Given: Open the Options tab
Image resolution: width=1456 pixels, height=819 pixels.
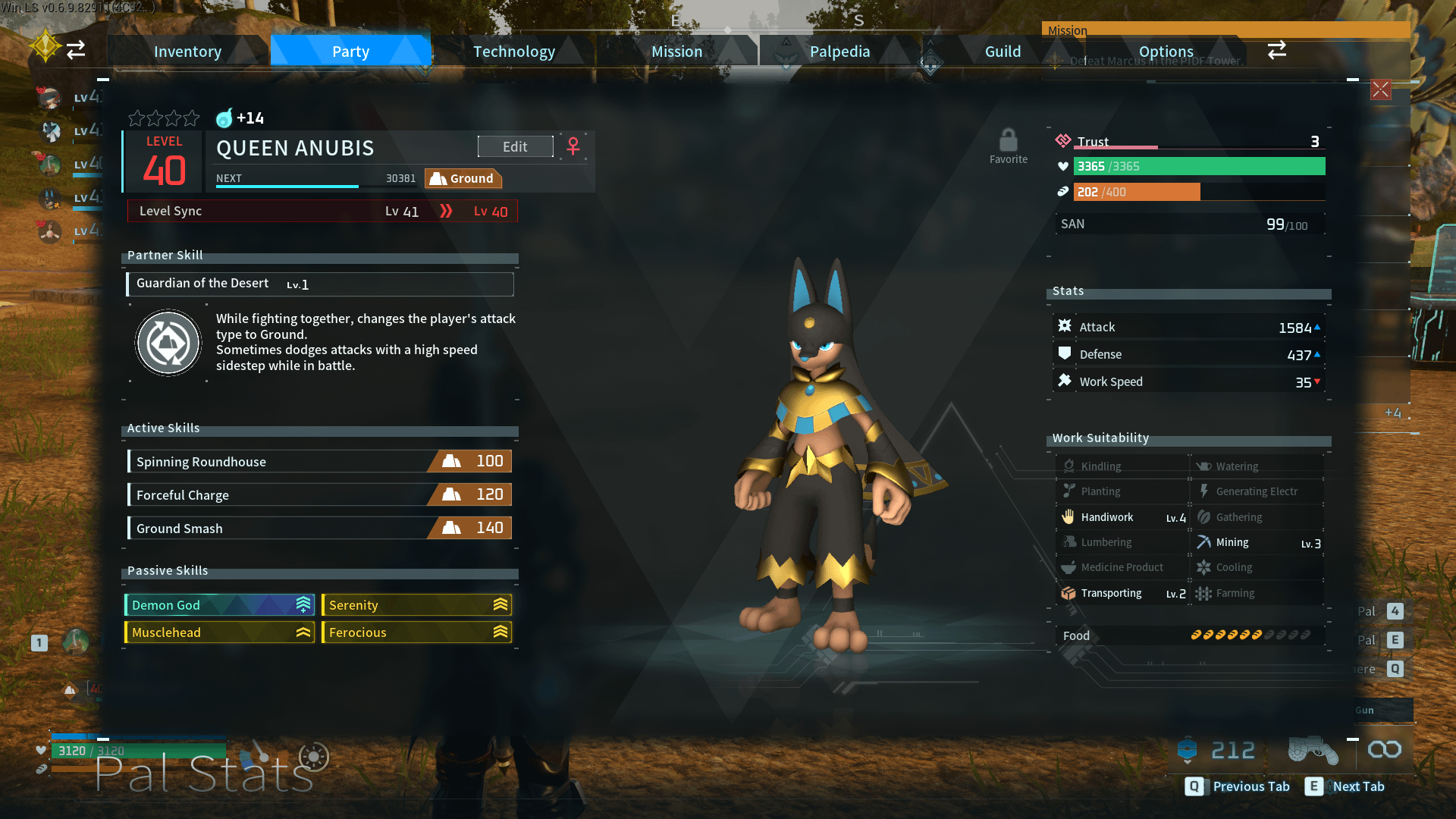Looking at the screenshot, I should [1166, 52].
